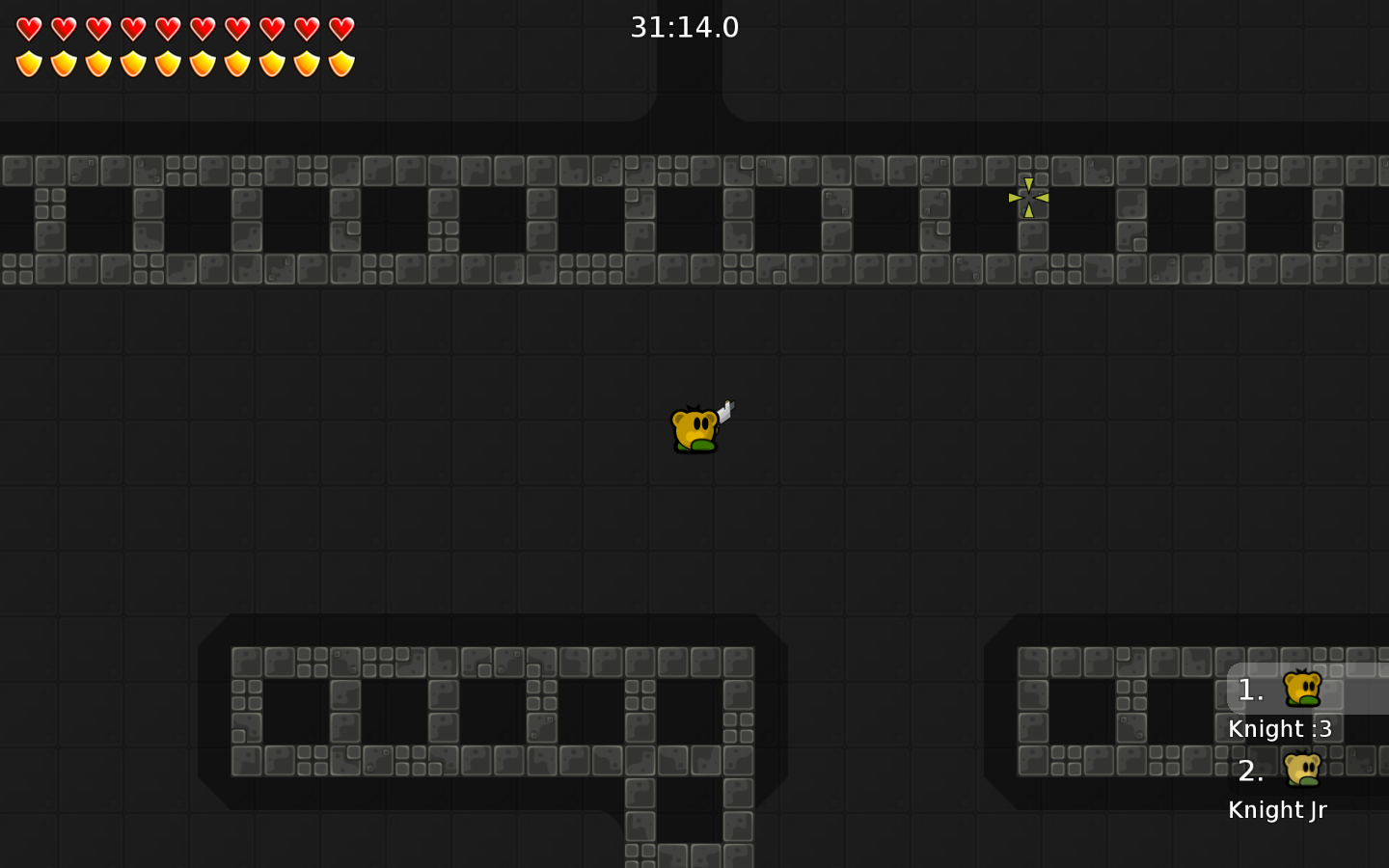Toggle the third heart in the health row
1389x868 pixels.
[x=98, y=28]
